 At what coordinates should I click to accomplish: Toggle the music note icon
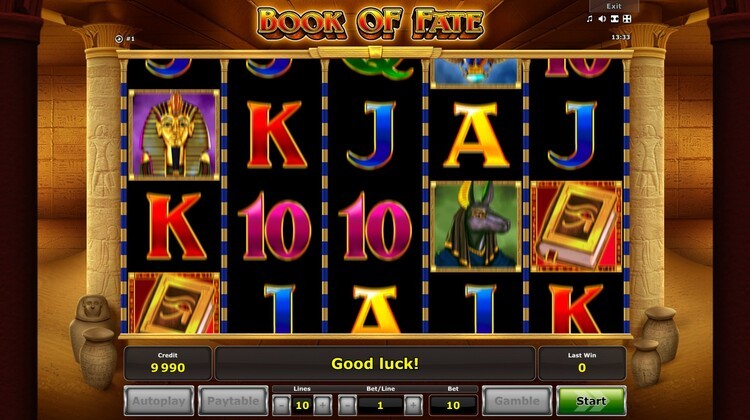point(590,19)
